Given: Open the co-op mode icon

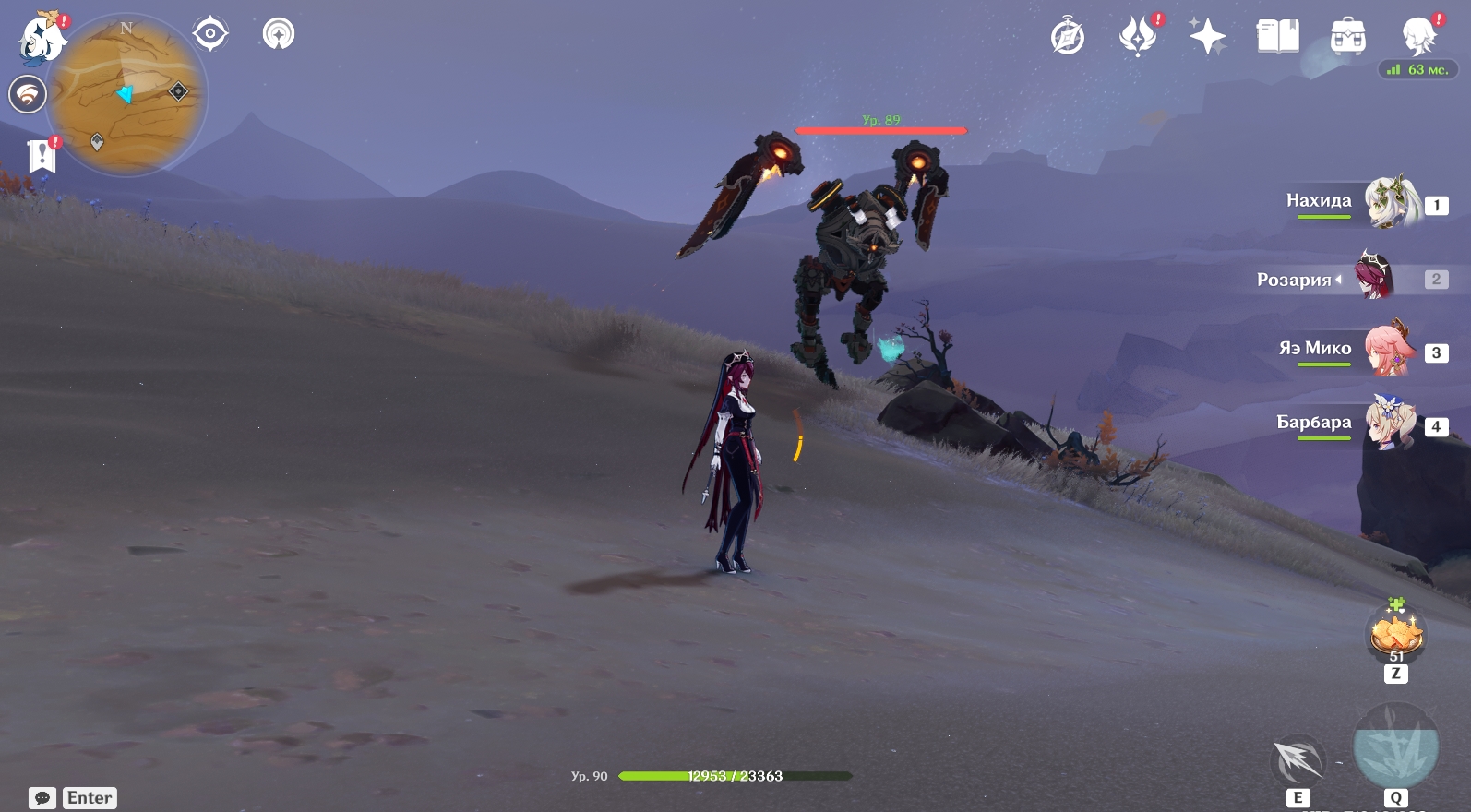Looking at the screenshot, I should pos(28,94).
